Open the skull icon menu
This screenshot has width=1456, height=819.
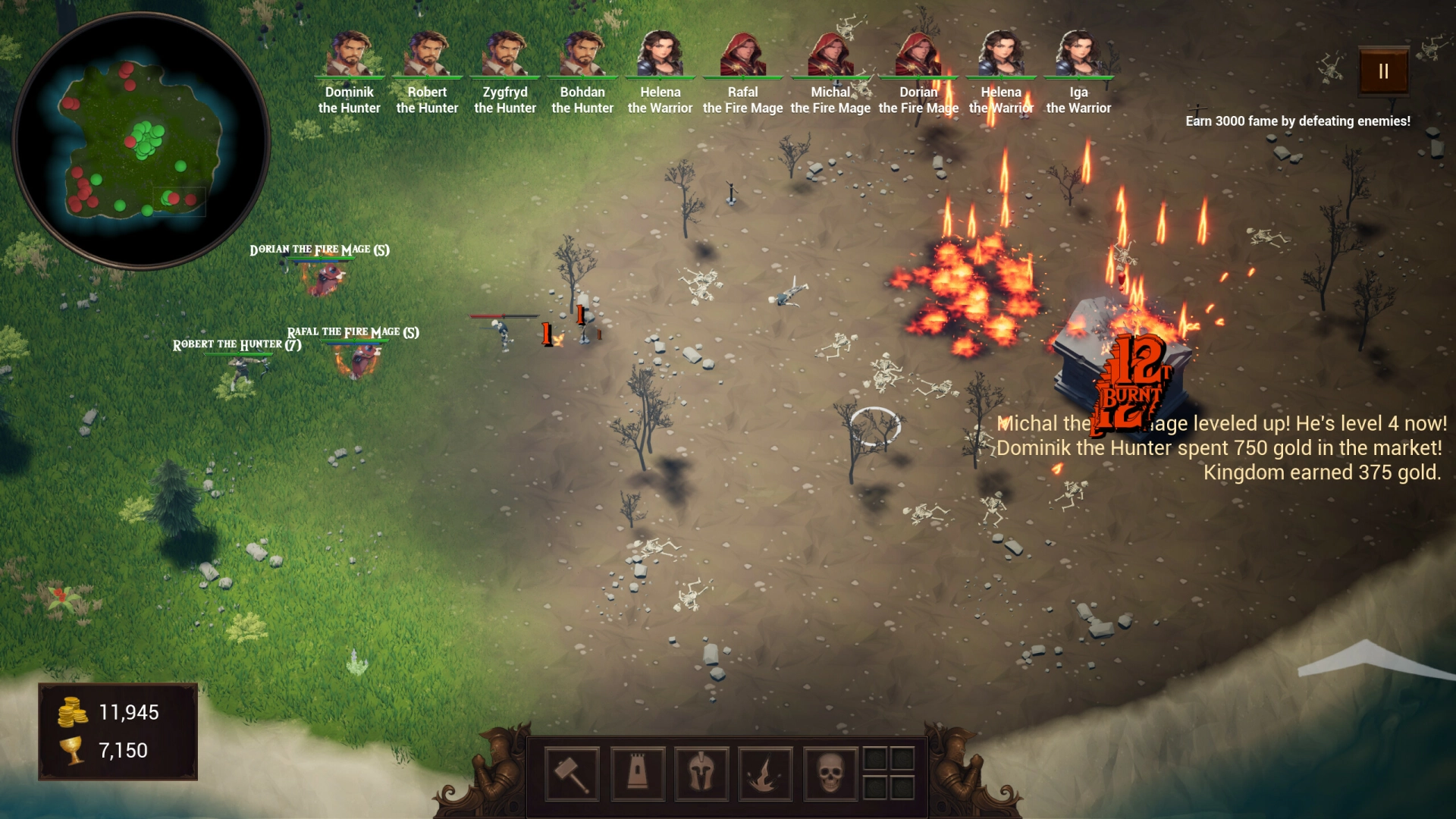830,773
